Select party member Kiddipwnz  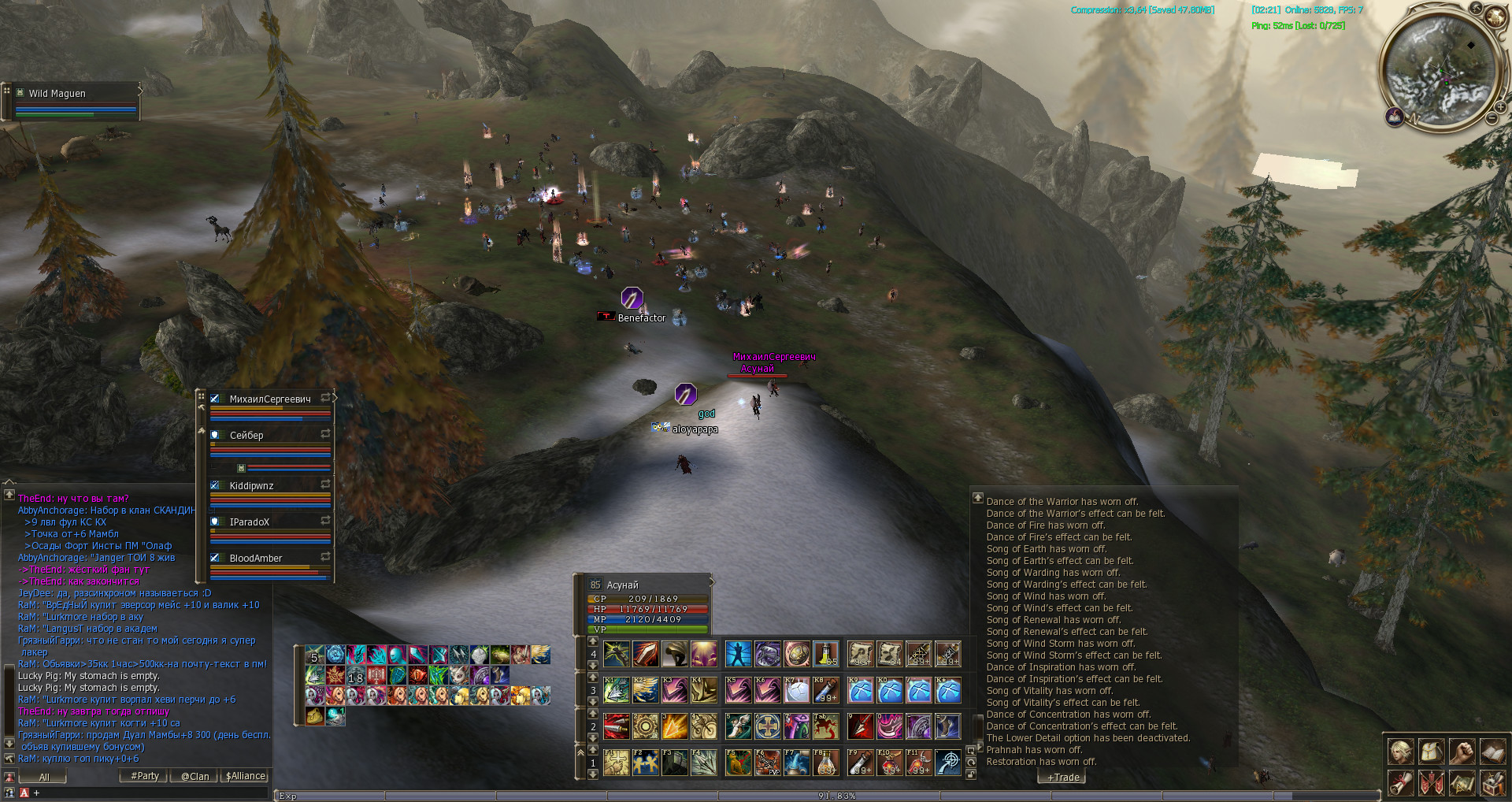(x=251, y=486)
